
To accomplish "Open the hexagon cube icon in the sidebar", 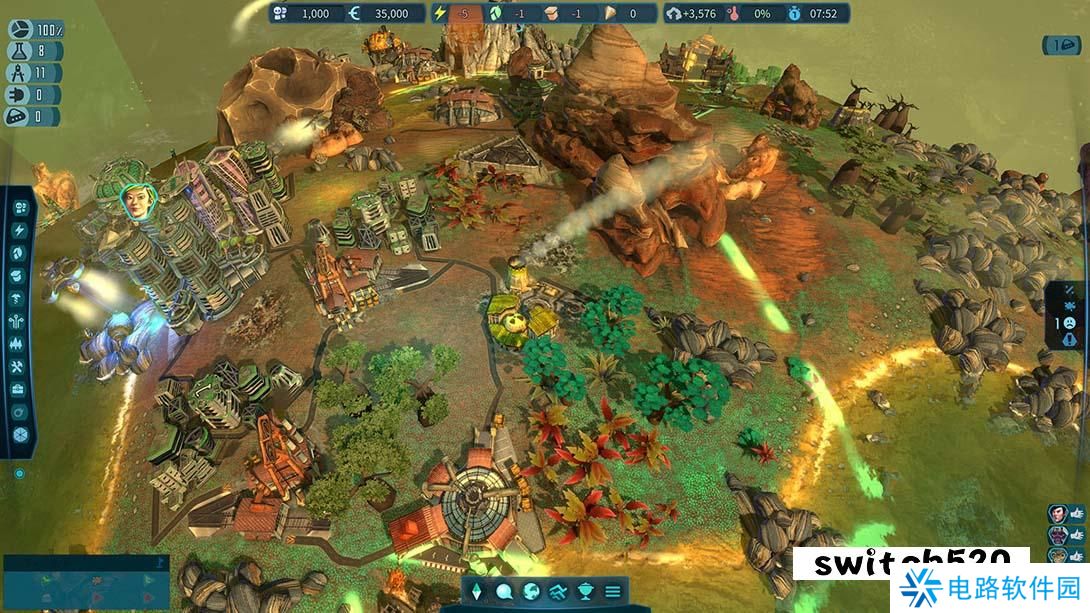I will click(x=20, y=435).
